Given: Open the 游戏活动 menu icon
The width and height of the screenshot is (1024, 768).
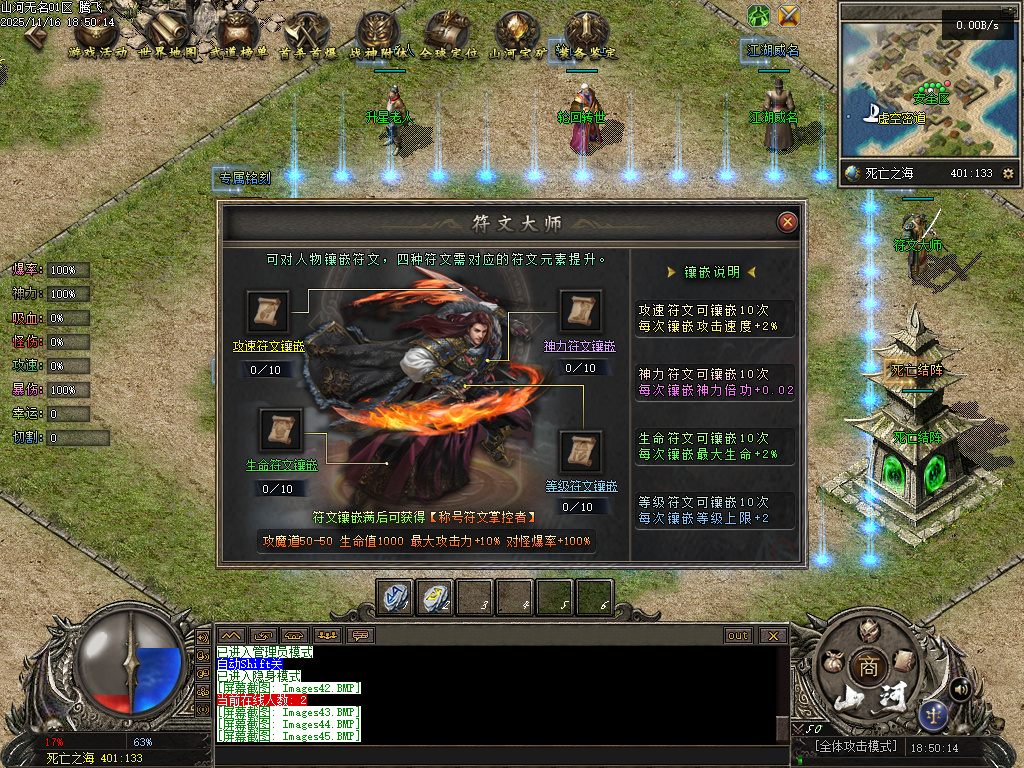Looking at the screenshot, I should click(x=97, y=34).
